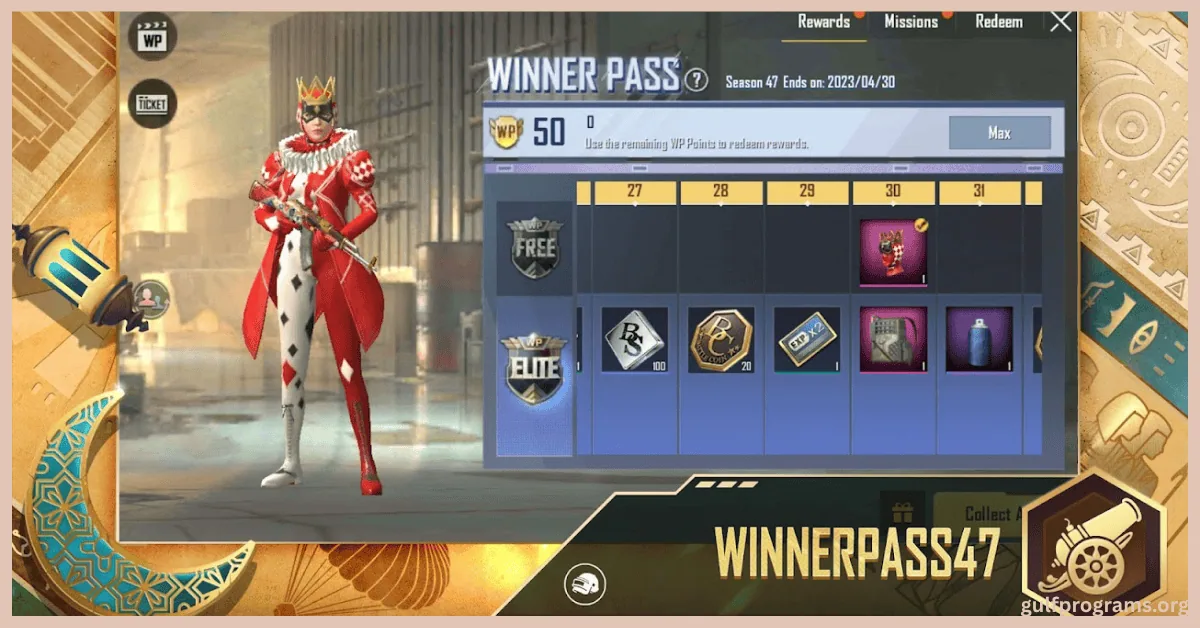
Task: Select the silver BC 100 reward
Action: pos(634,340)
